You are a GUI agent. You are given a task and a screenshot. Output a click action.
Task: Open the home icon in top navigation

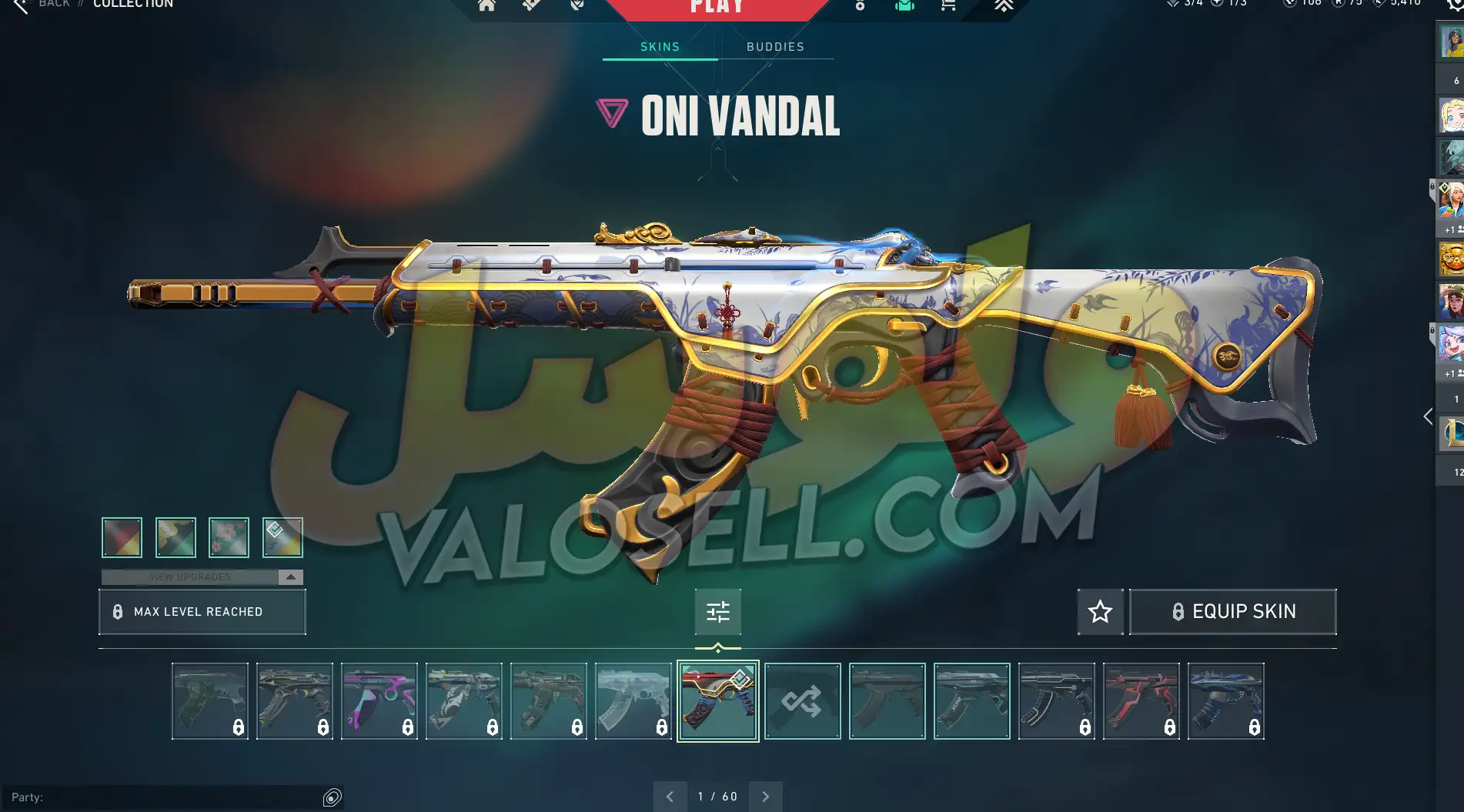click(486, 6)
